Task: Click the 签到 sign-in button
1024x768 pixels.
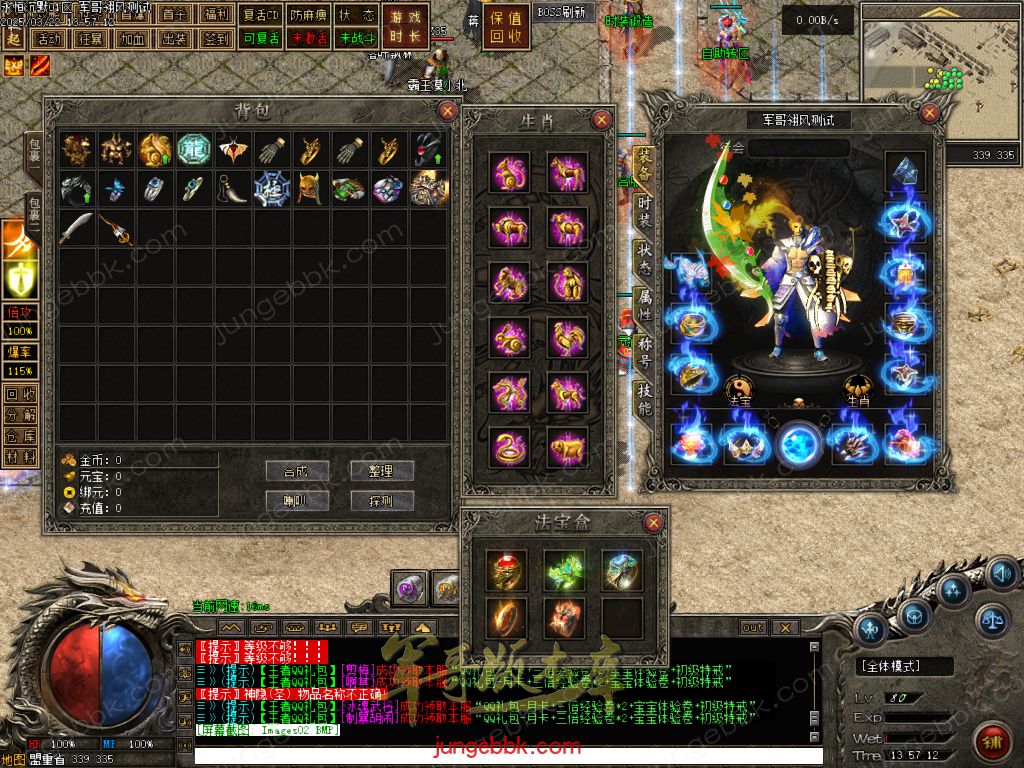Action: (x=216, y=39)
